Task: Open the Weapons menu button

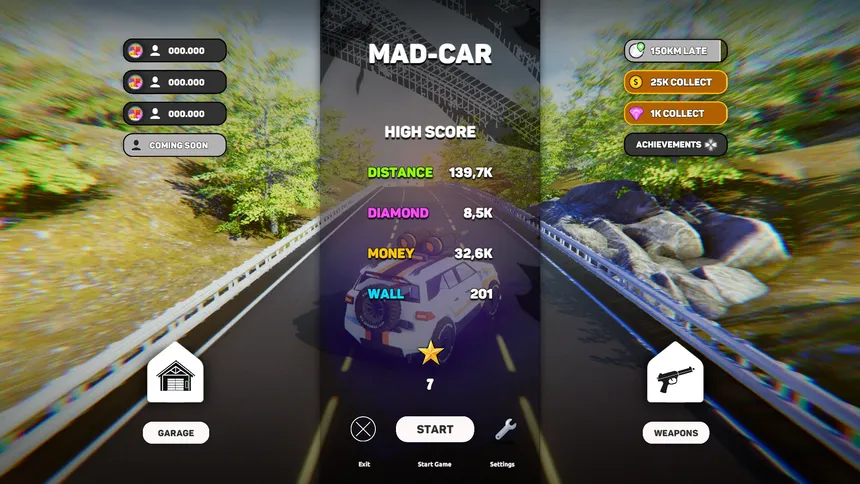Action: point(675,432)
